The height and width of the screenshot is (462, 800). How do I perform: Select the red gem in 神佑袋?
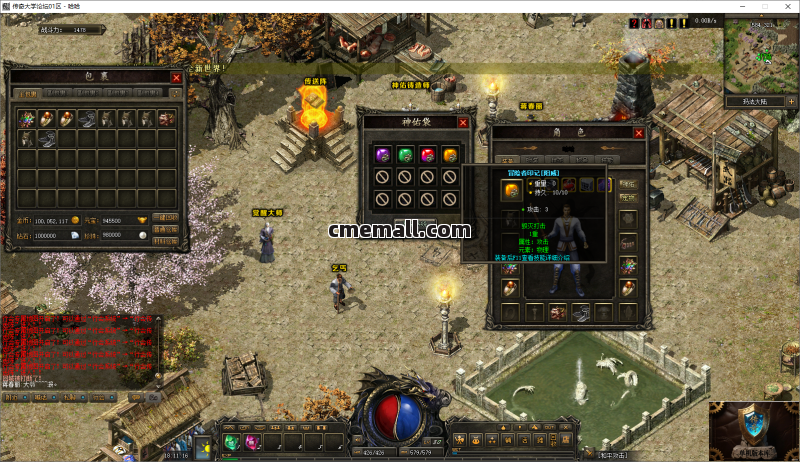tap(428, 154)
